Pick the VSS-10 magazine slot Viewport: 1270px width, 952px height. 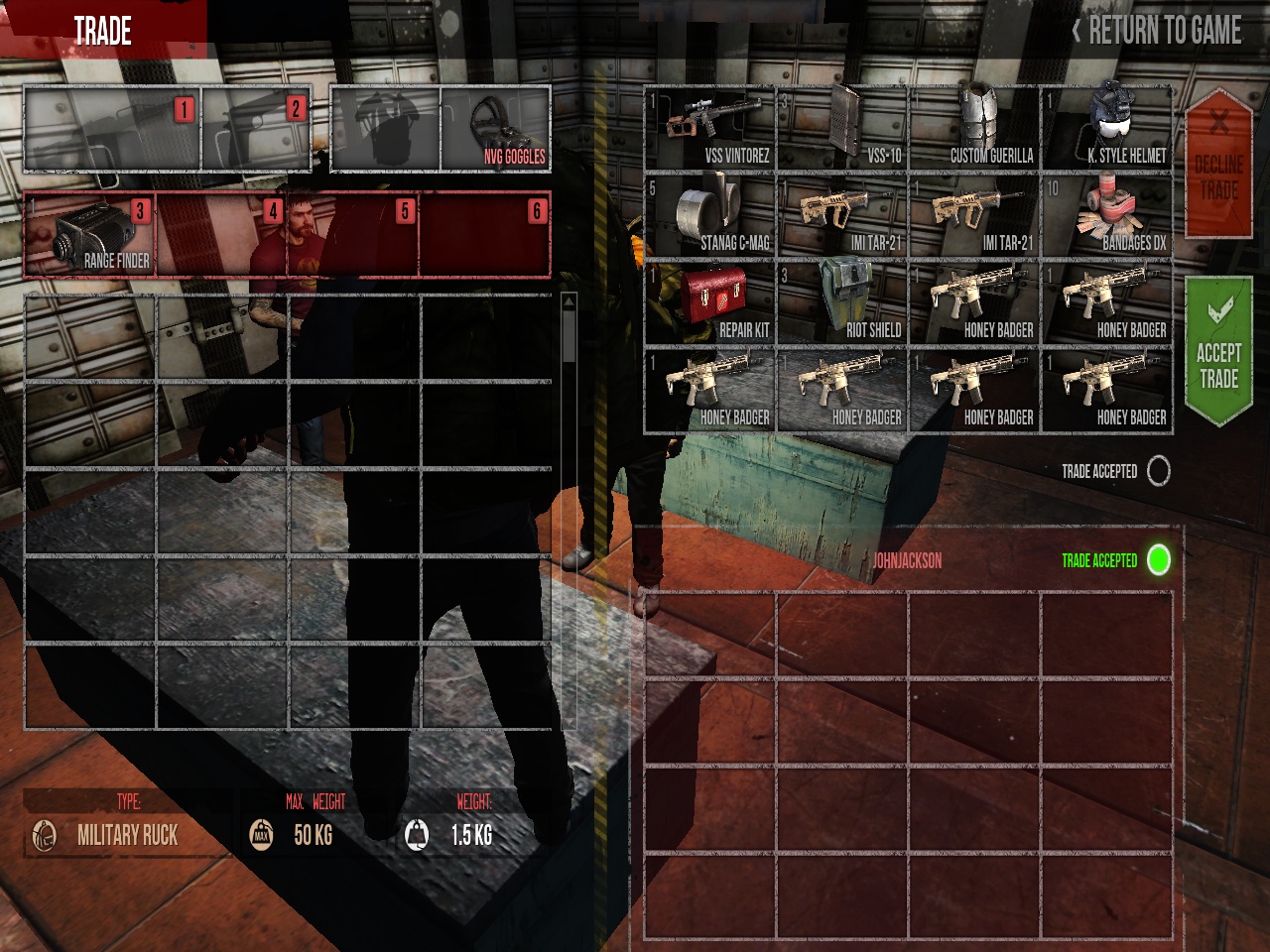[x=841, y=129]
